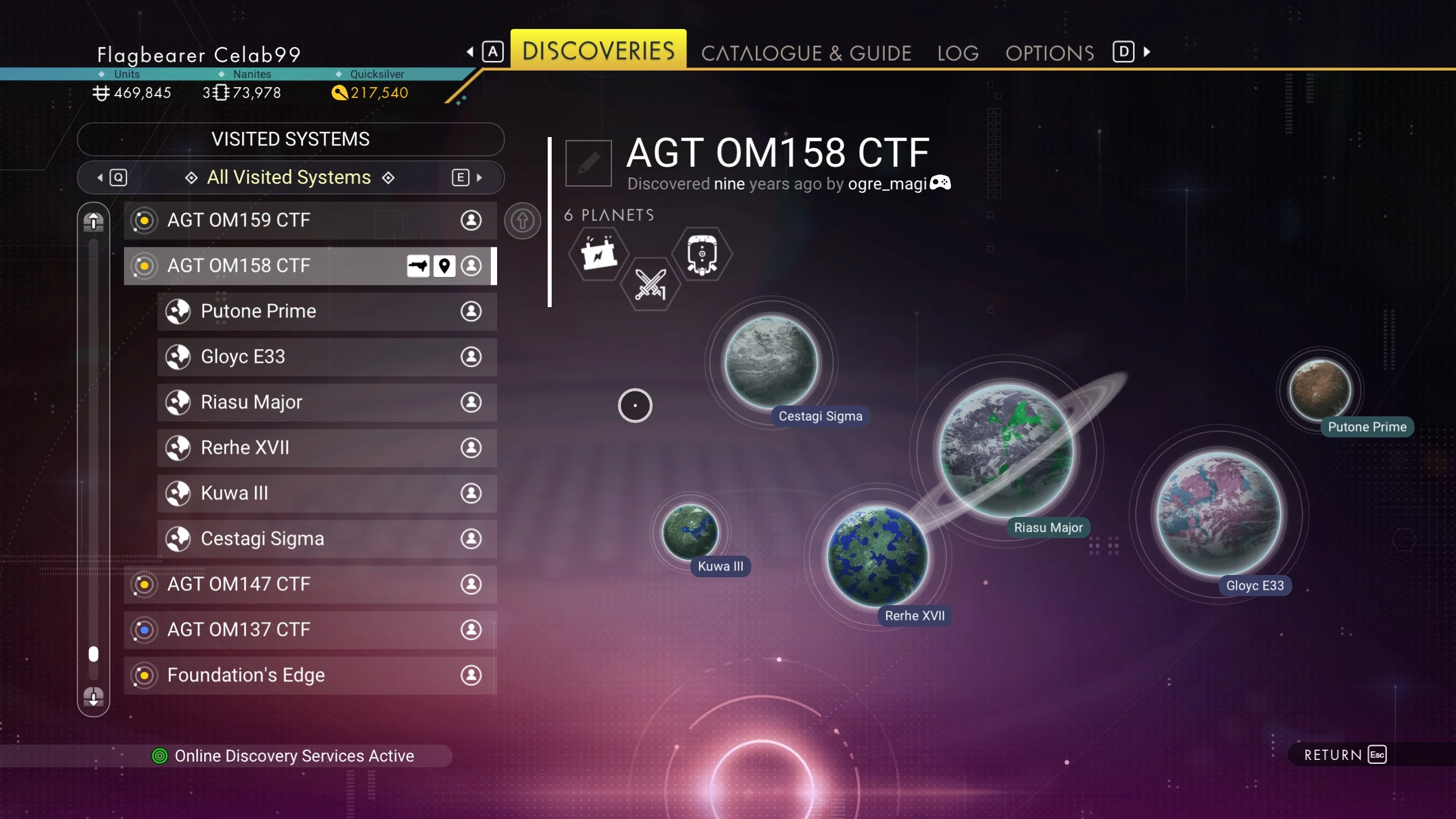Choose the Cestagi Sigma list entry
Screen dimensions: 1456x819
(327, 539)
